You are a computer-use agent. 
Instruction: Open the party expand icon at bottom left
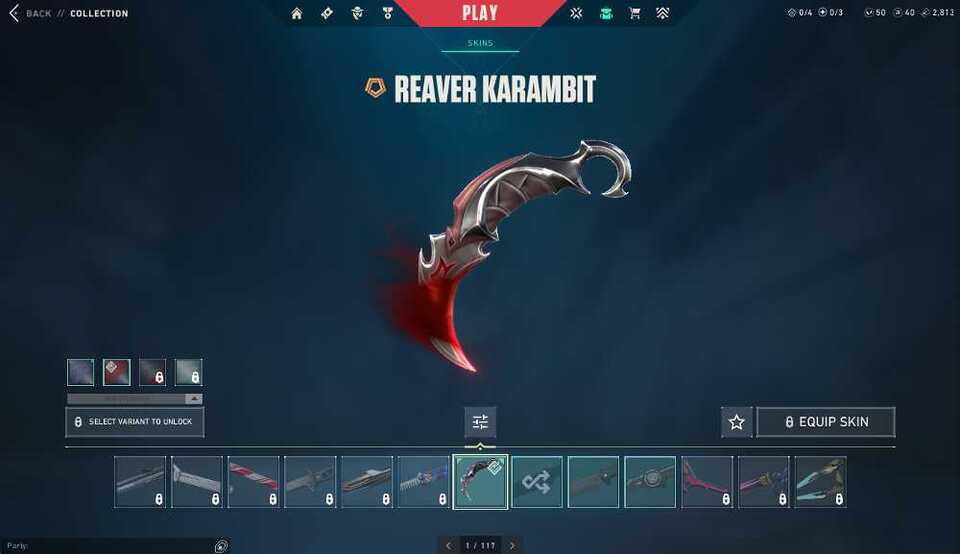click(221, 546)
